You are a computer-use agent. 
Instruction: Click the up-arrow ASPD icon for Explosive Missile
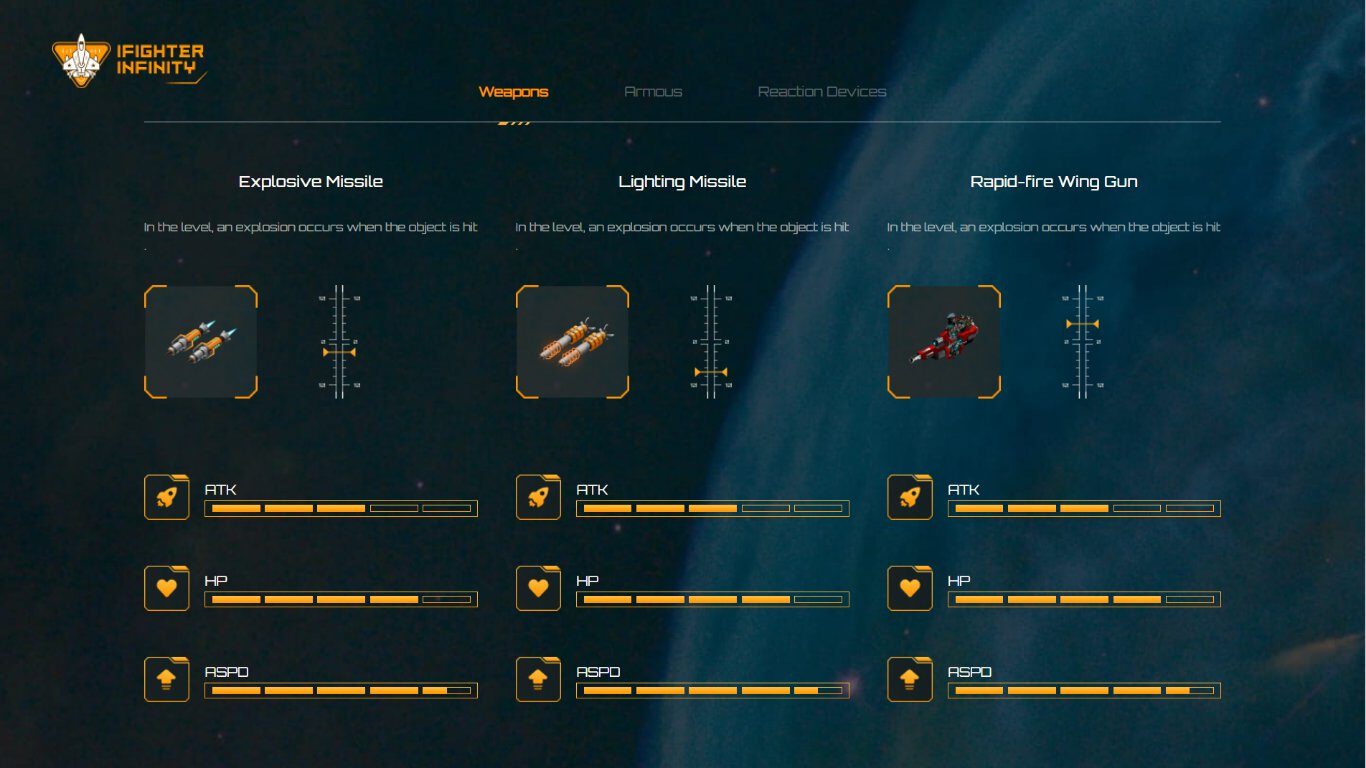coord(166,678)
